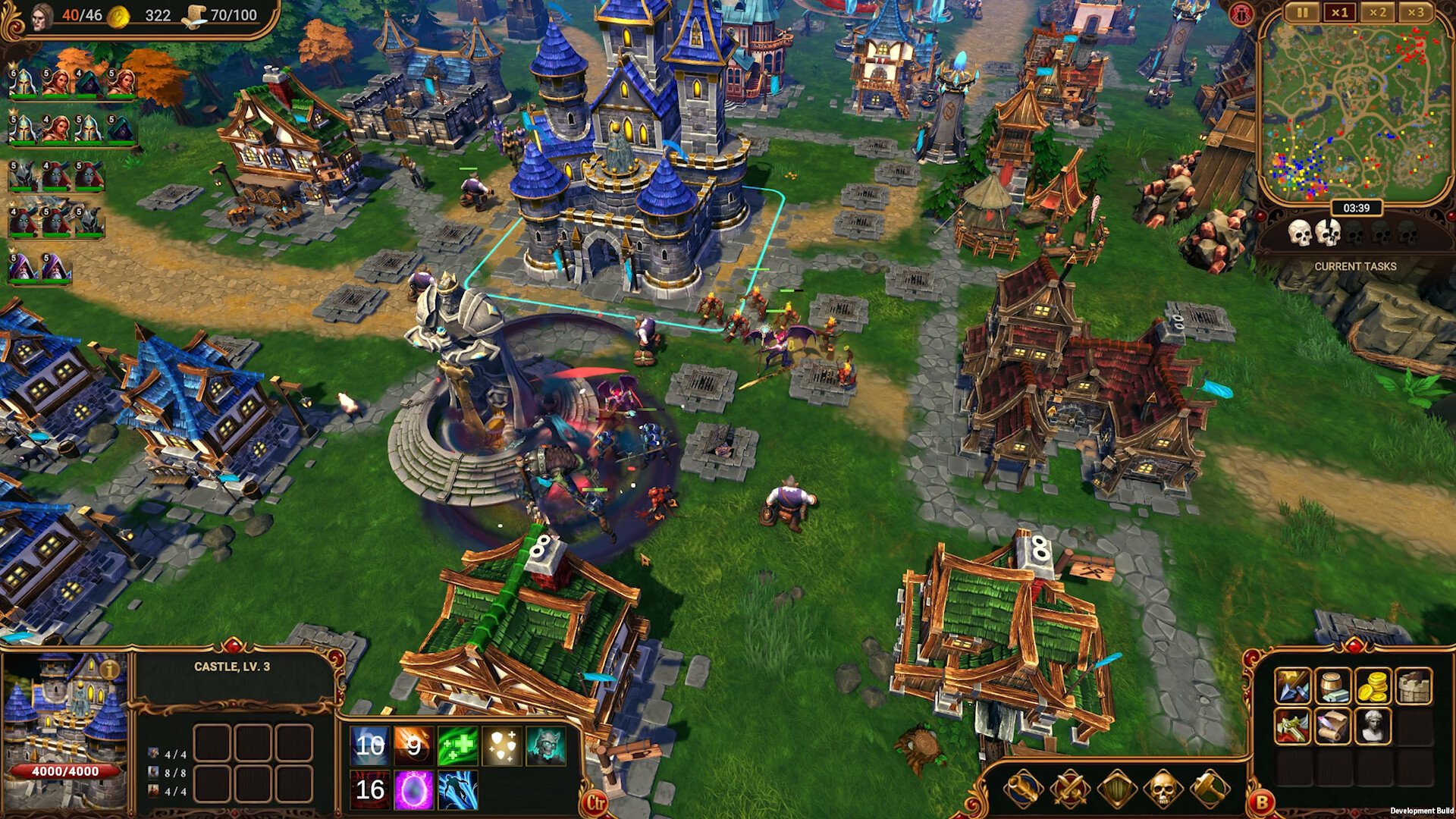
Task: Cast the blue running figure haste spell
Action: [457, 790]
